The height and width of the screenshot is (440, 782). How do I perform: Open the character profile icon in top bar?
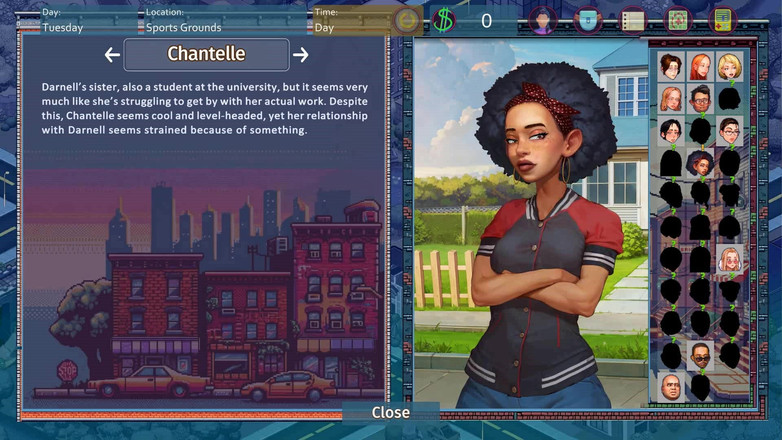pos(542,20)
